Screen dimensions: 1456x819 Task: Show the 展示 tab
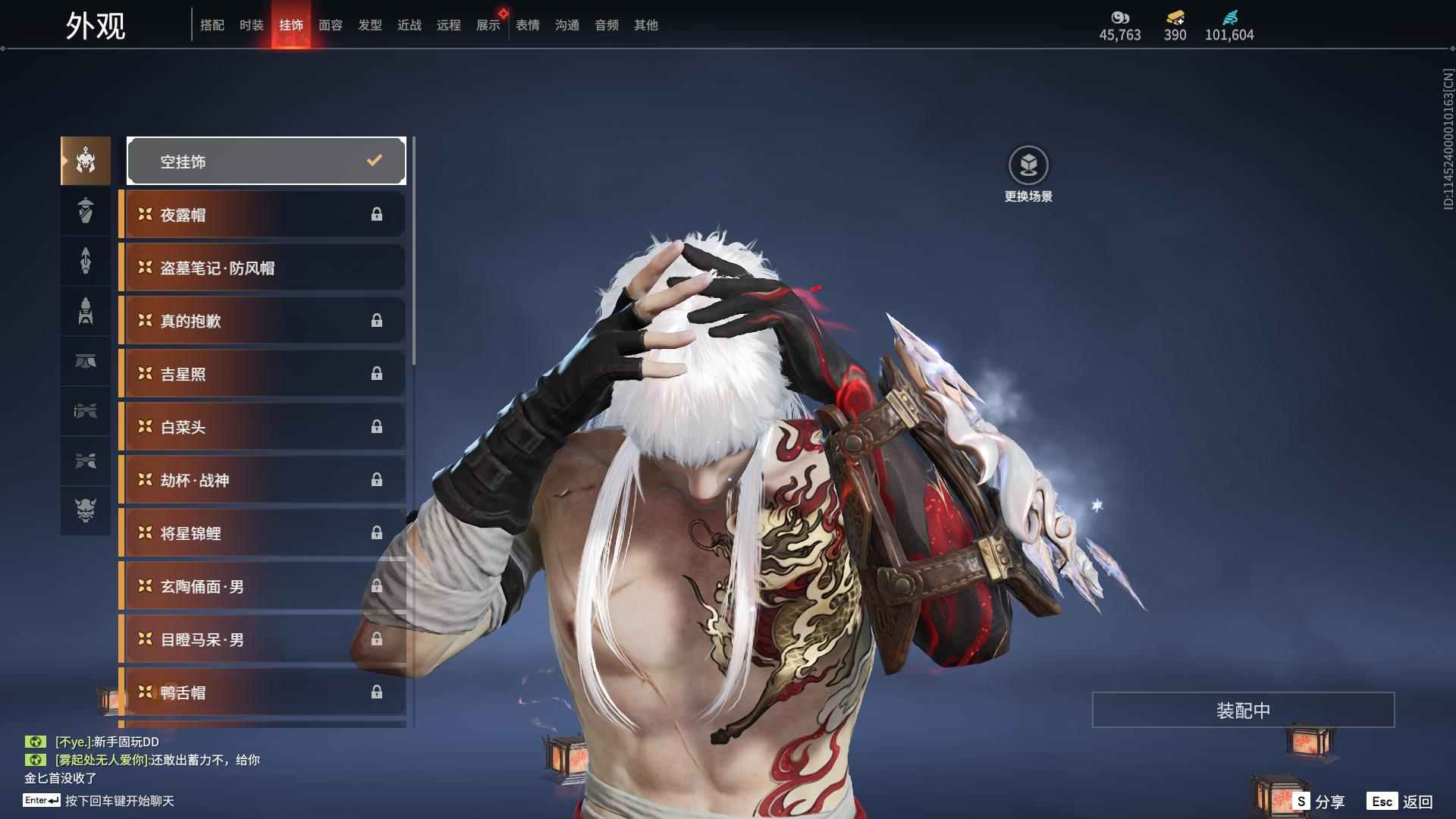tap(488, 25)
